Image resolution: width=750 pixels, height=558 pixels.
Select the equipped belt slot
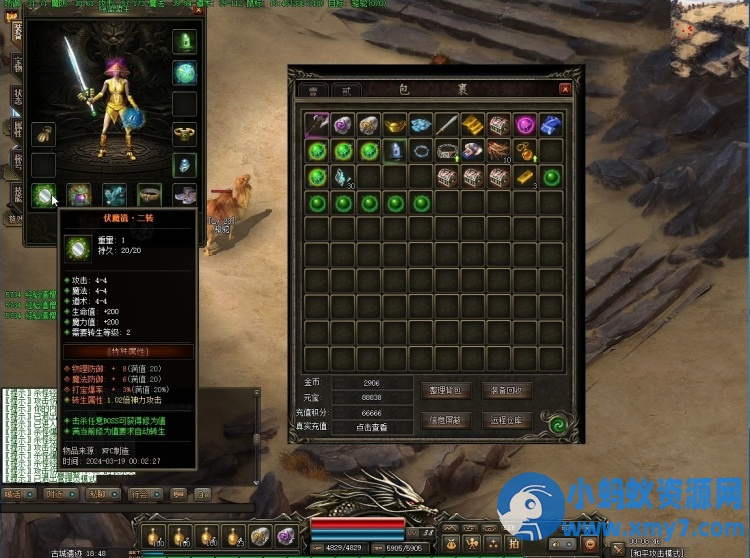coord(149,194)
